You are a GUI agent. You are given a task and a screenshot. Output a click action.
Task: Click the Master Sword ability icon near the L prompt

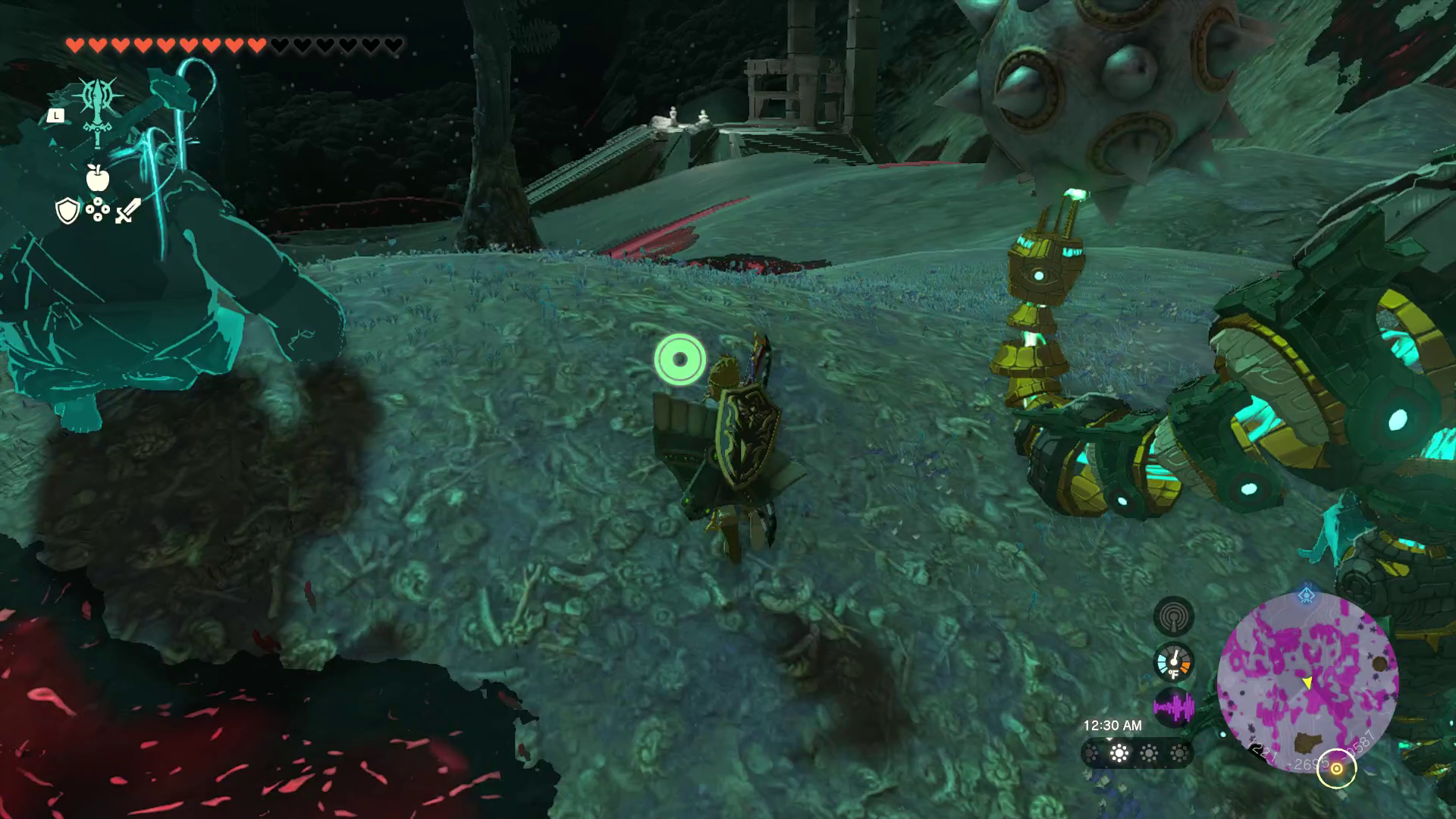click(x=98, y=107)
